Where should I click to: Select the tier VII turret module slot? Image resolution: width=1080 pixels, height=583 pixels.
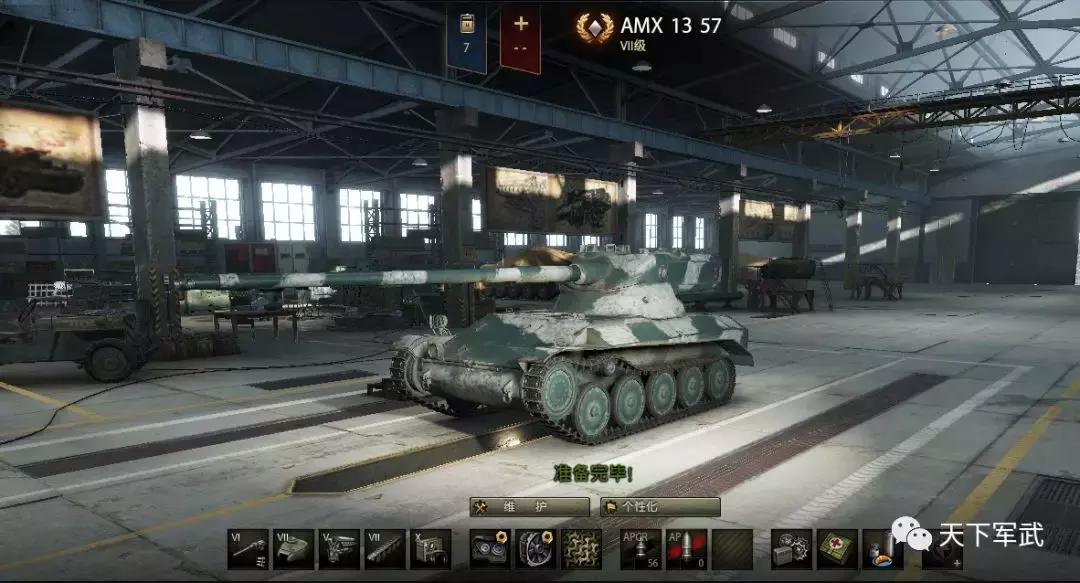(x=293, y=549)
